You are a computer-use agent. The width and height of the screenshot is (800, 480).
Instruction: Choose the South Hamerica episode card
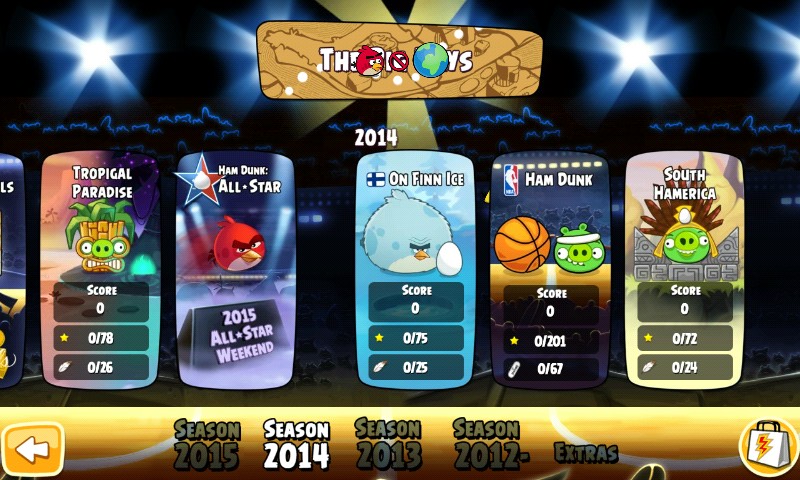click(685, 270)
